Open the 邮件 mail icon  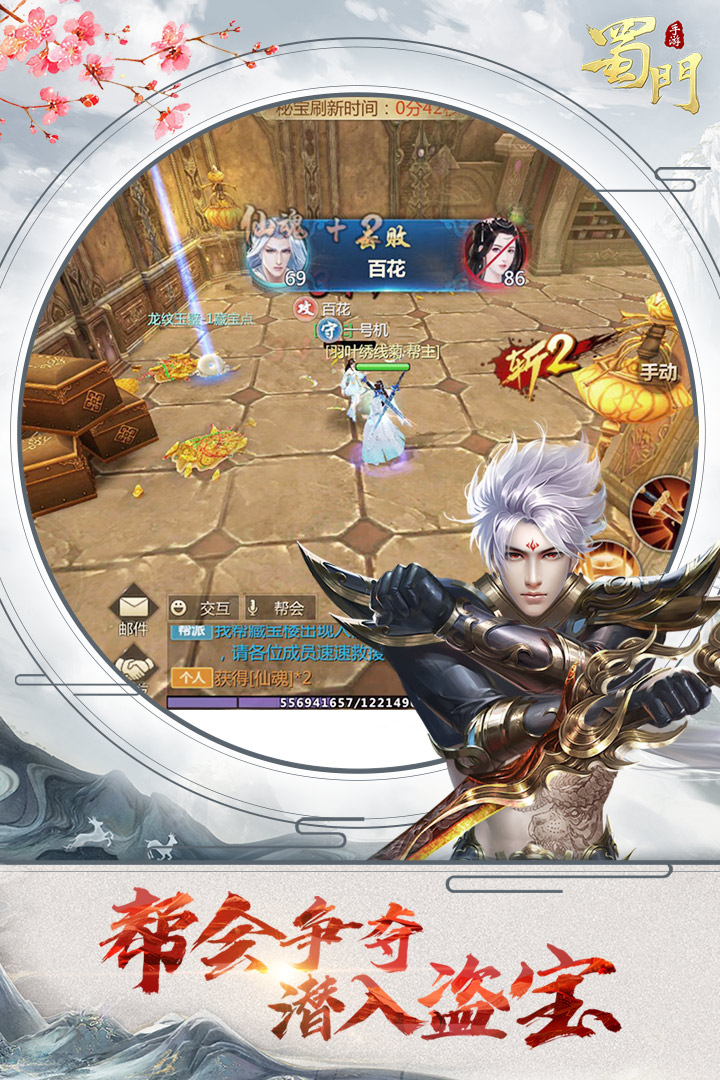tap(133, 614)
